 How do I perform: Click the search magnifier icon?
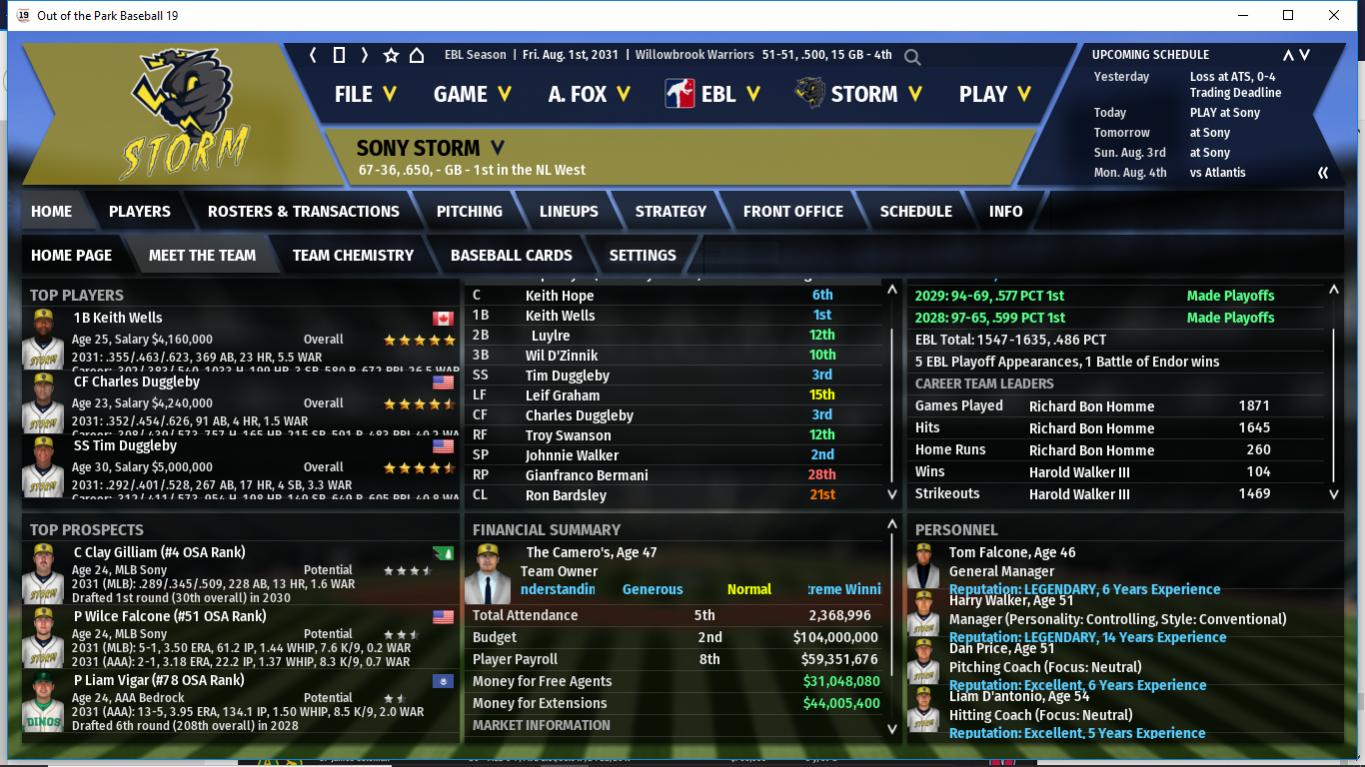point(912,56)
